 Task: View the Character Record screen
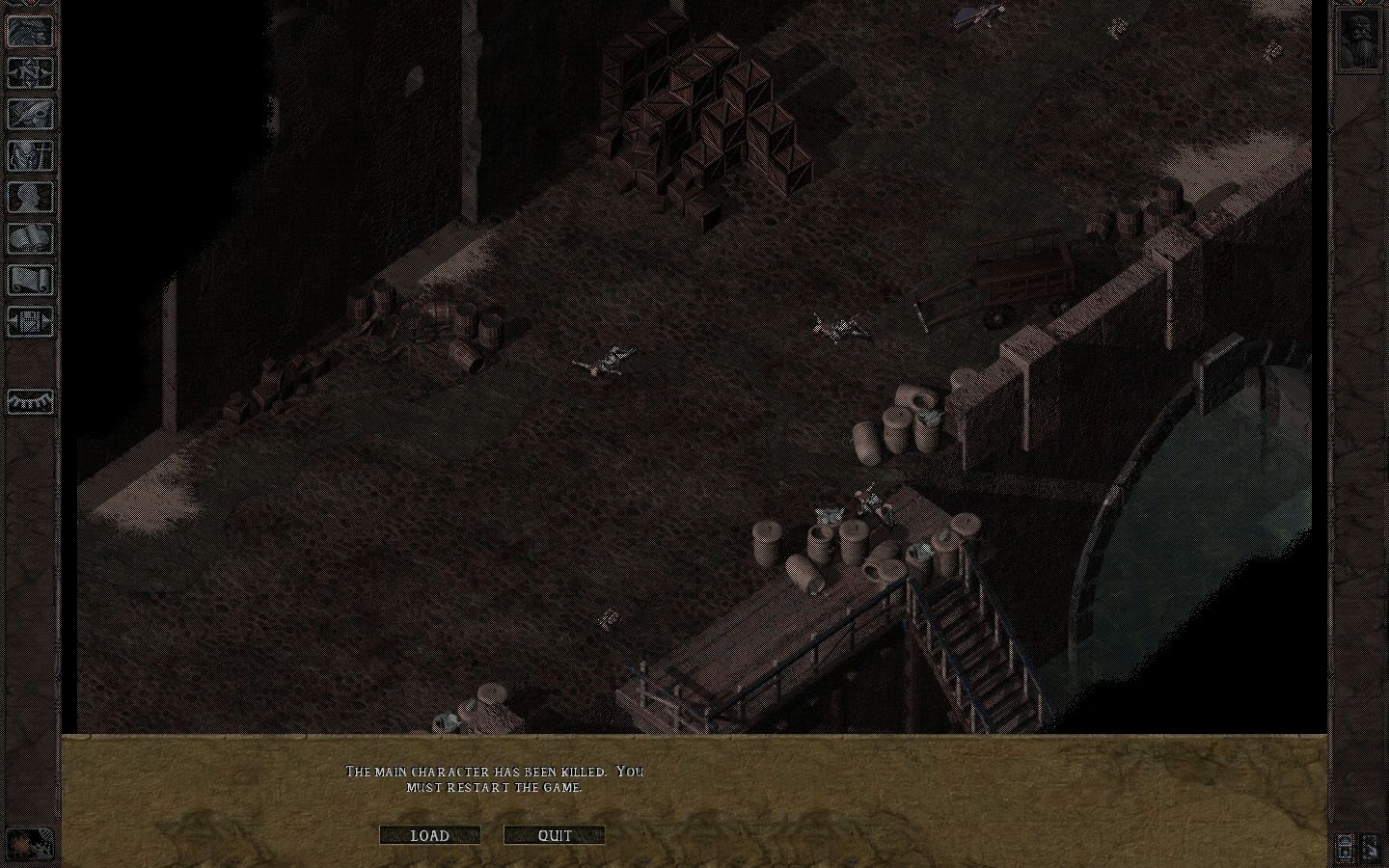[31, 198]
